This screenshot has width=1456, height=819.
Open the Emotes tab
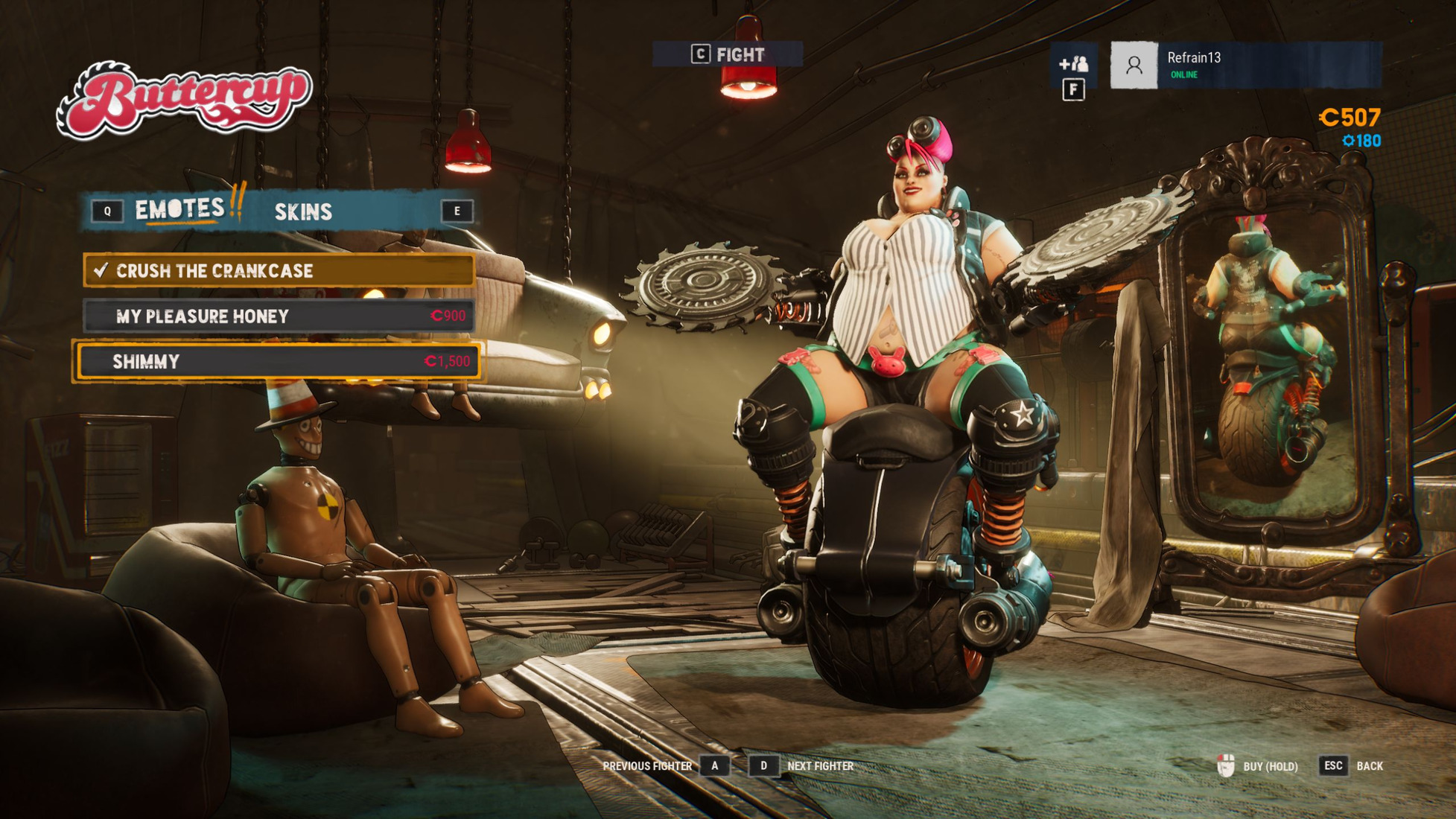[x=179, y=209]
